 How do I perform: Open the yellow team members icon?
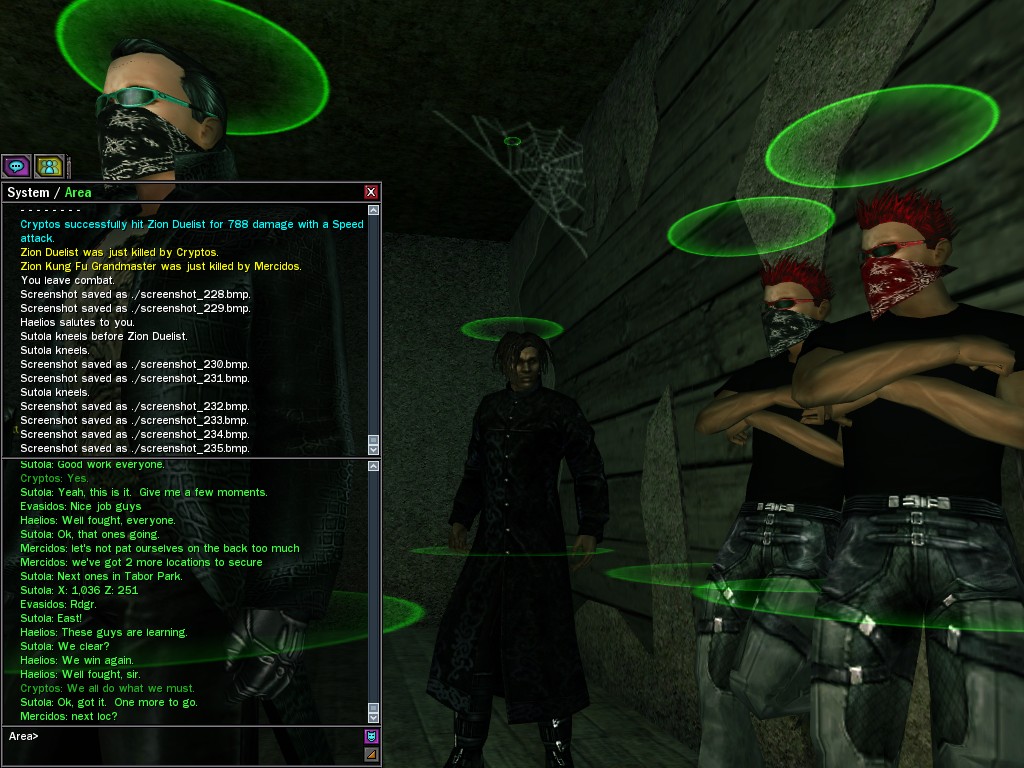(x=48, y=166)
